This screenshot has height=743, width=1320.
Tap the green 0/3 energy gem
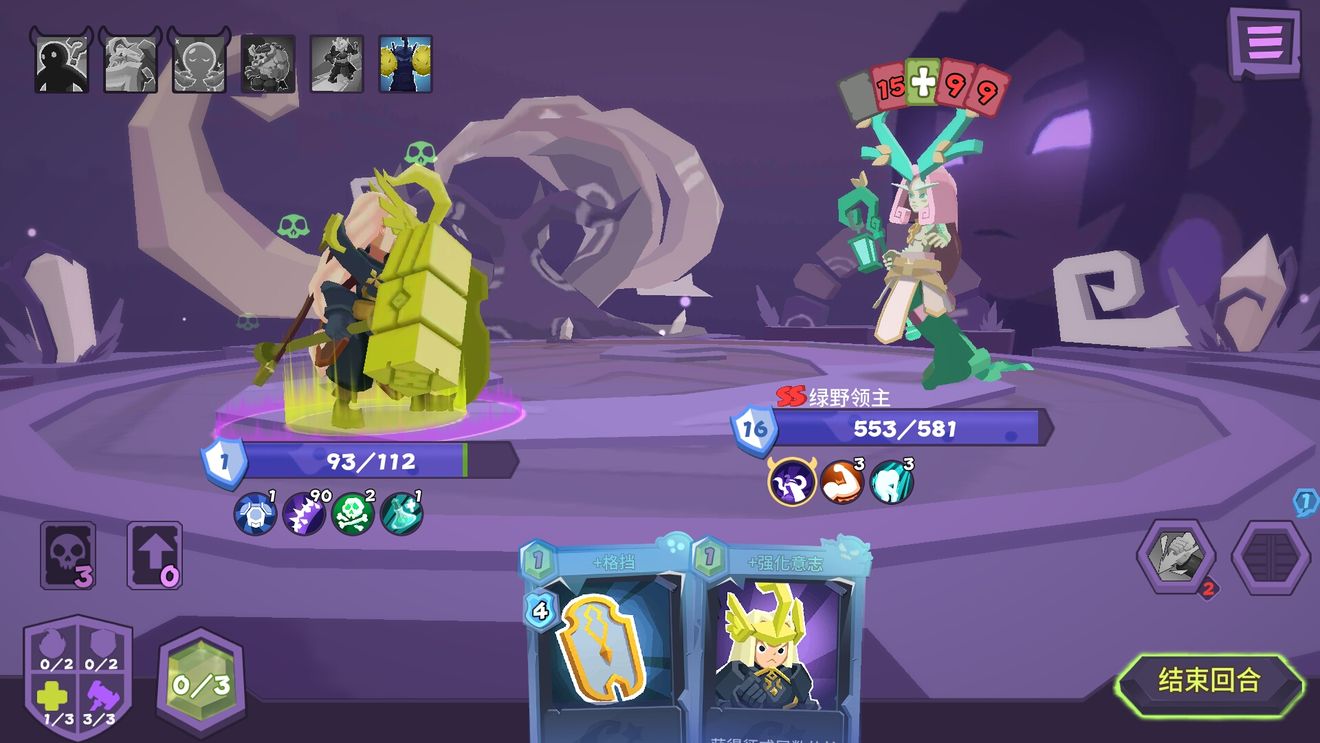(200, 684)
